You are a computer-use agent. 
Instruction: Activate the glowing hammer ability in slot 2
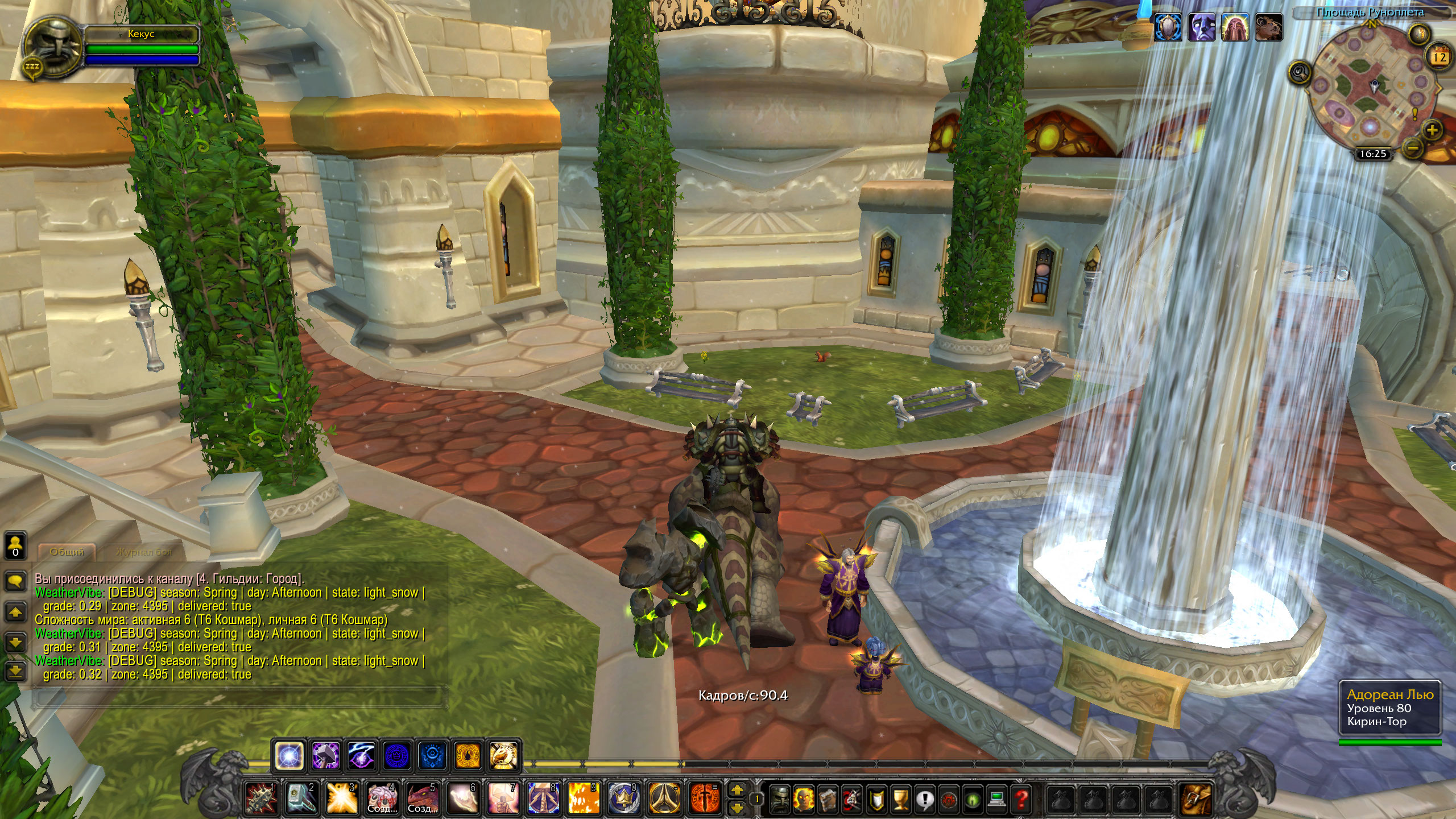click(x=301, y=798)
